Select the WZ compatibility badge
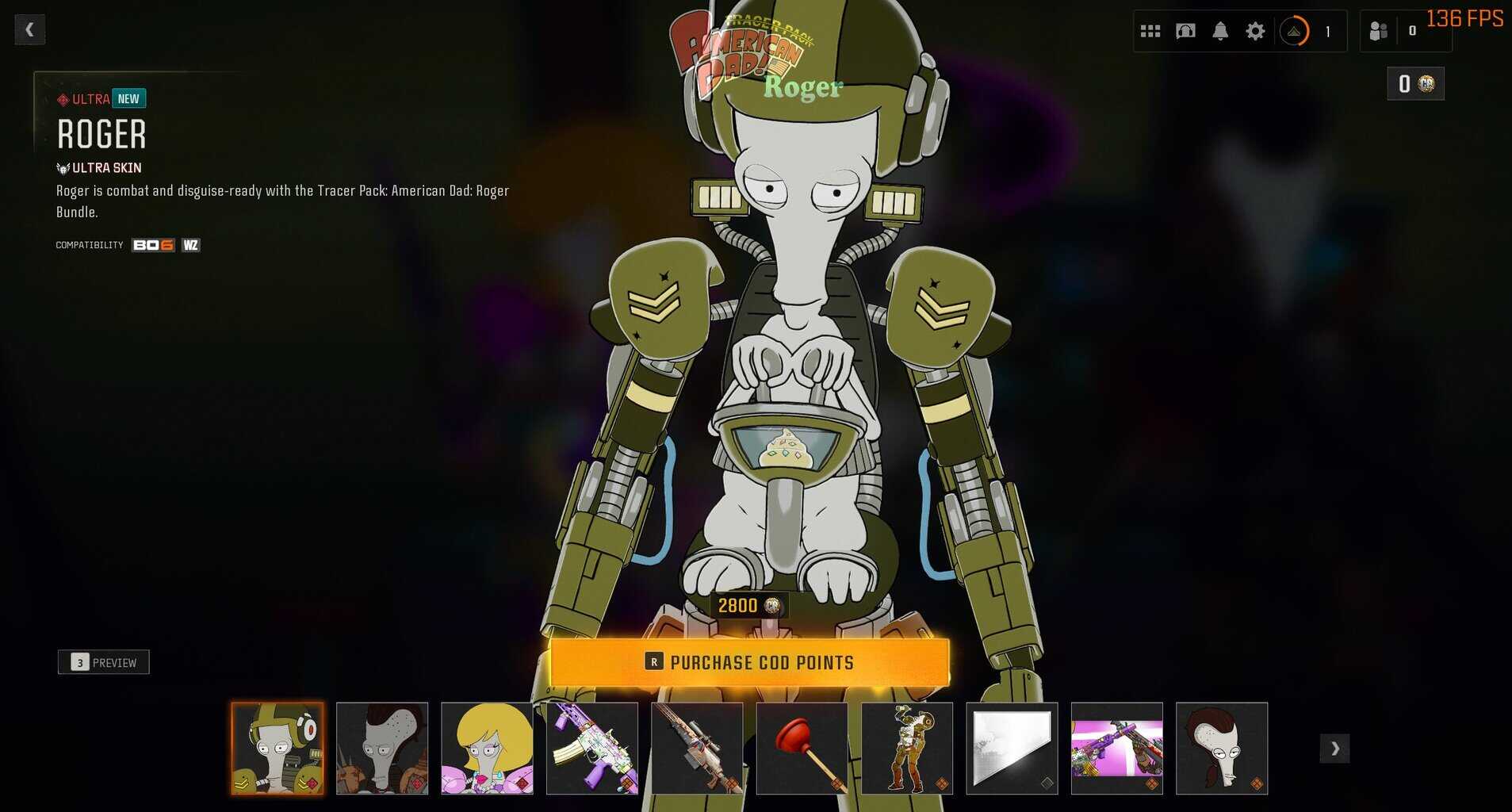 [x=190, y=245]
